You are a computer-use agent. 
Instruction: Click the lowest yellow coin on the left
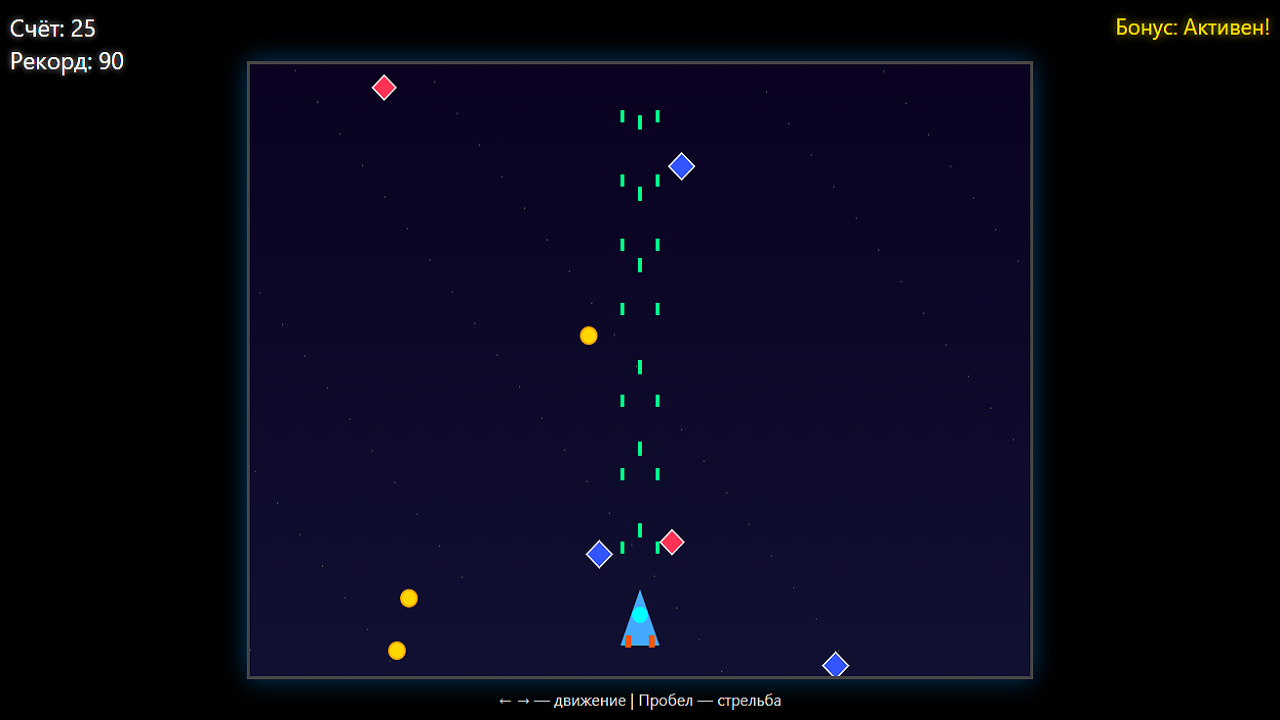pos(396,650)
